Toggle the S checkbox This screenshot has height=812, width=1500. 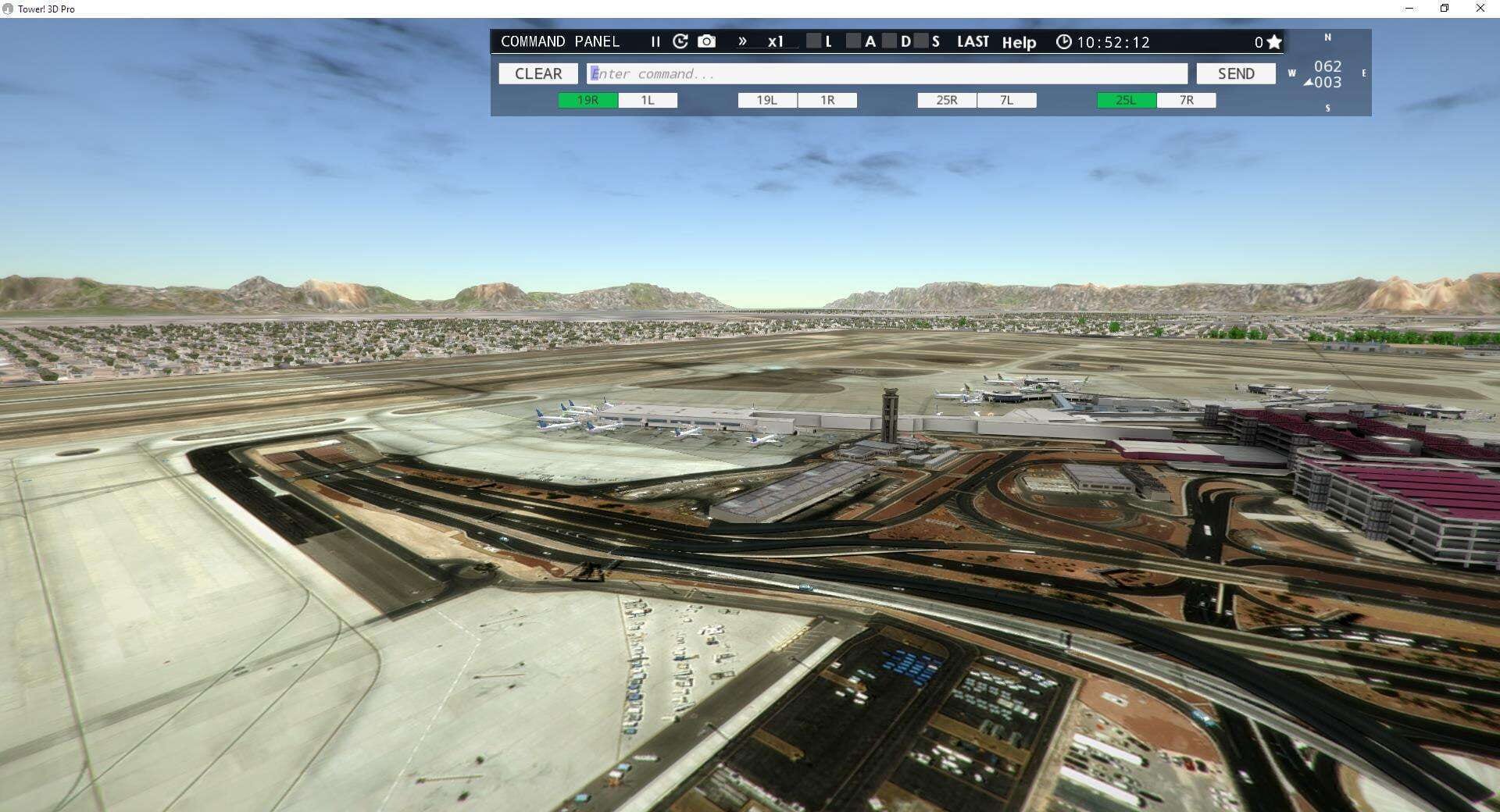click(920, 42)
